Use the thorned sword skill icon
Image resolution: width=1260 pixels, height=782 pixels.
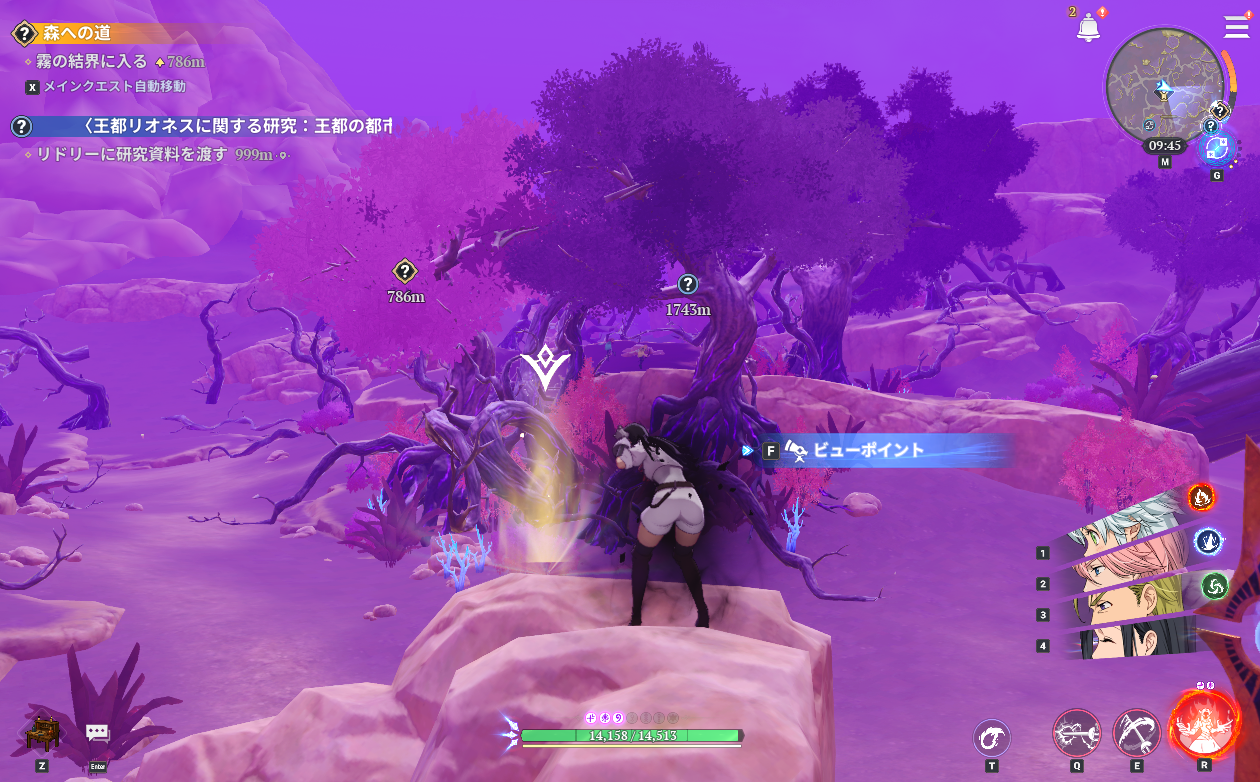pyautogui.click(x=1076, y=733)
